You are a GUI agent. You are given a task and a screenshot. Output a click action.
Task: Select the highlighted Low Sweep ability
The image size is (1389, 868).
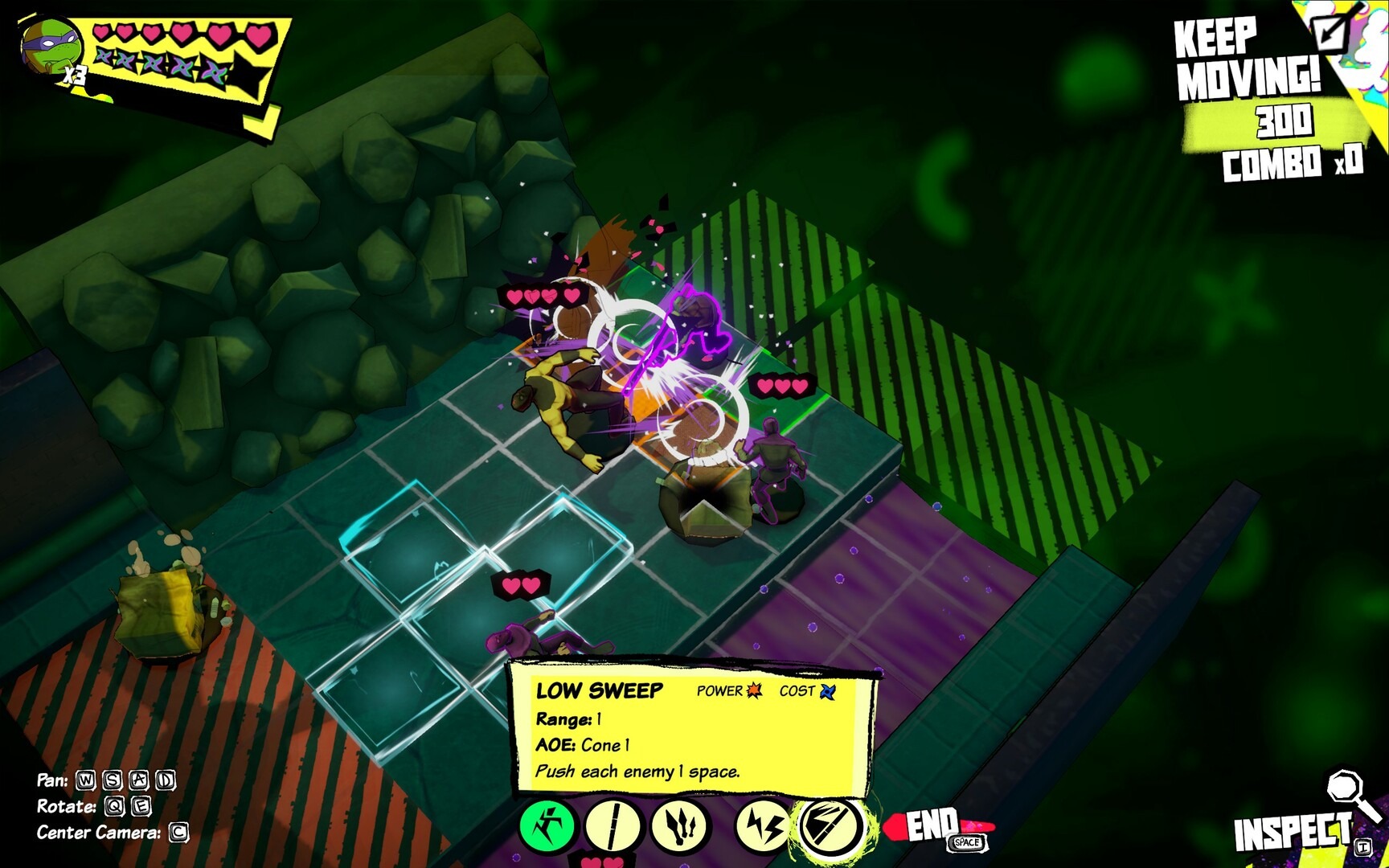829,826
